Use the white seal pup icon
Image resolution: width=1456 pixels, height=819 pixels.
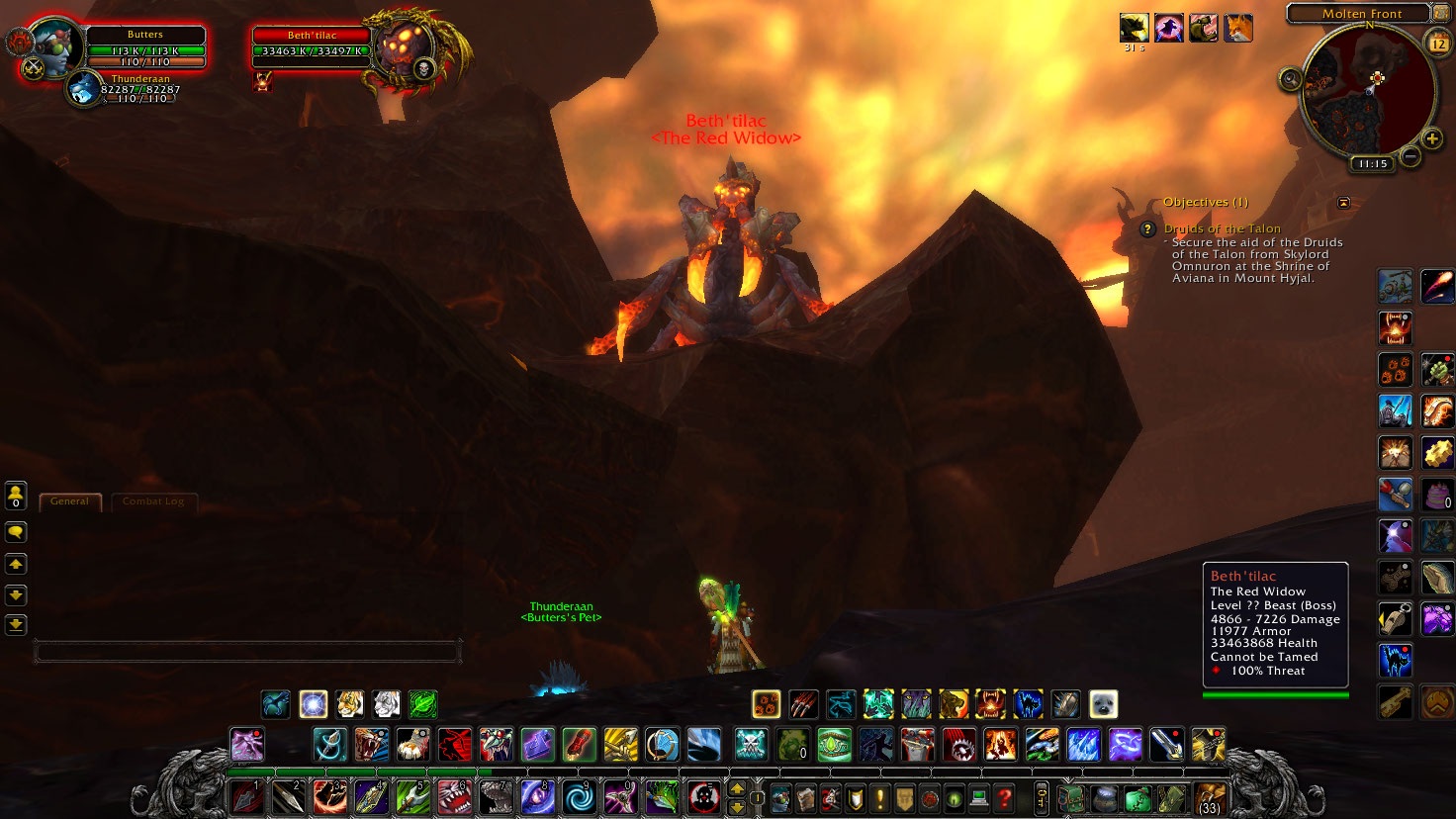pos(1103,704)
